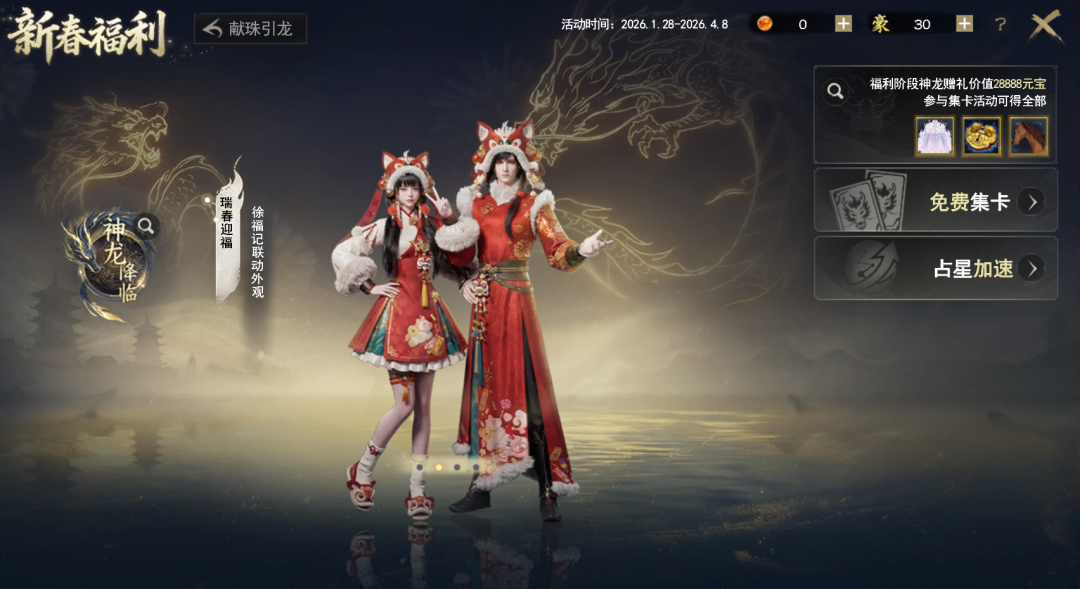Preview the brown horse mount reward
Viewport: 1080px width, 589px height.
coord(1028,136)
